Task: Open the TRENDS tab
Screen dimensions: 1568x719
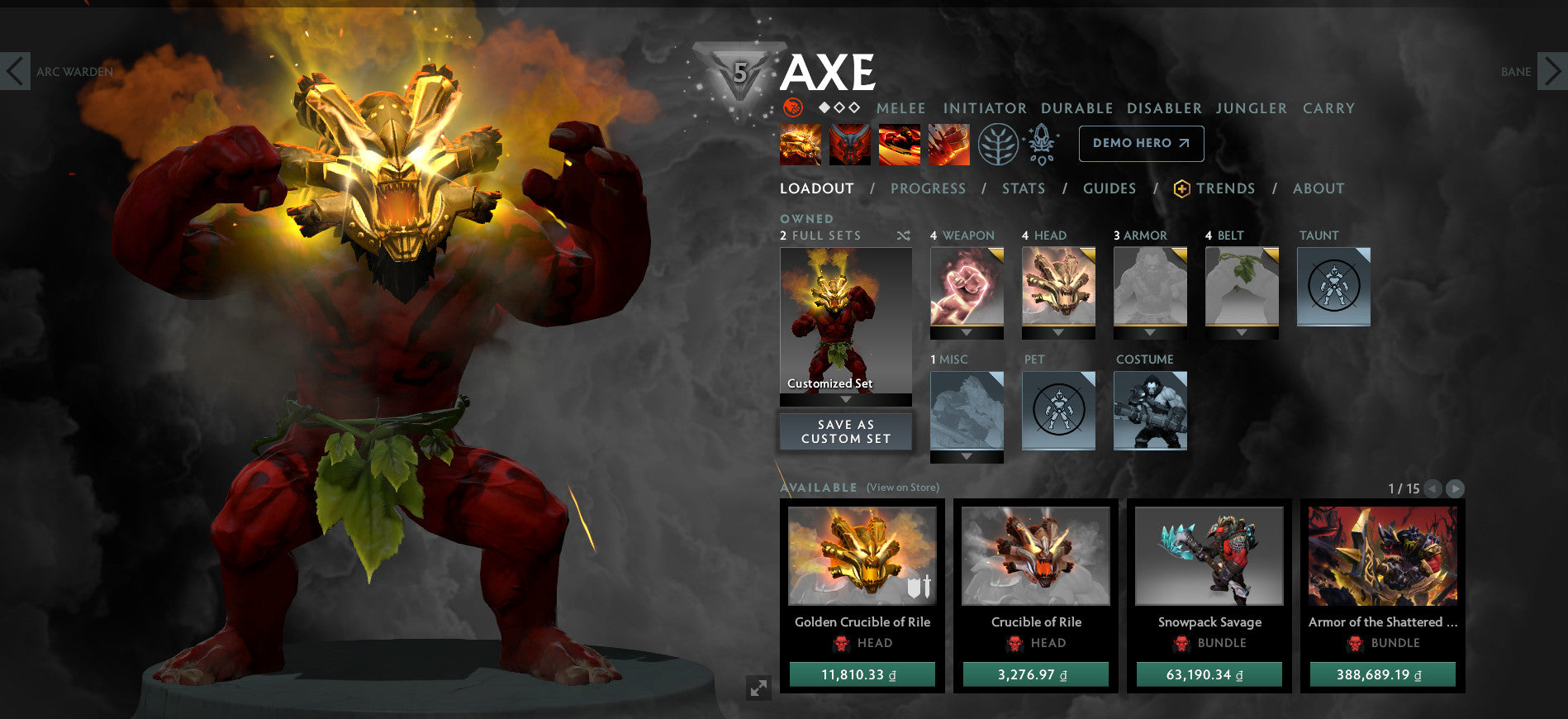Action: (1227, 188)
